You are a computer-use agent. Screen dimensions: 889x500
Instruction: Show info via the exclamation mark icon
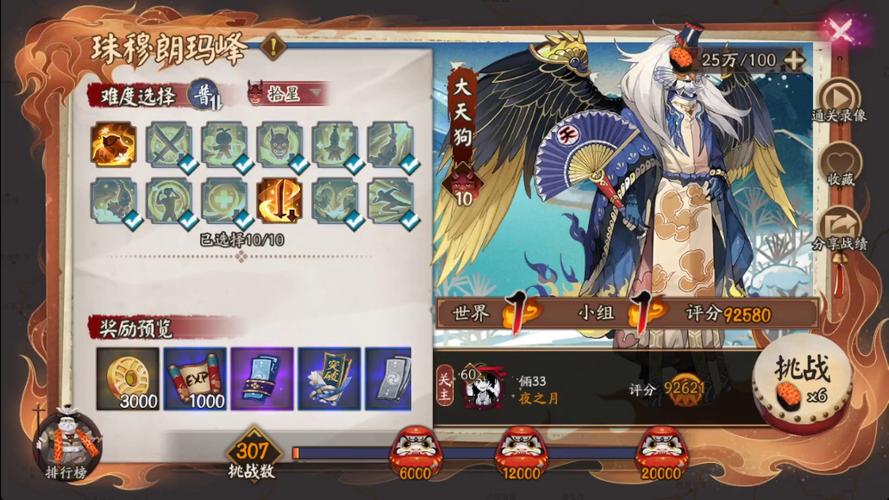[x=273, y=46]
